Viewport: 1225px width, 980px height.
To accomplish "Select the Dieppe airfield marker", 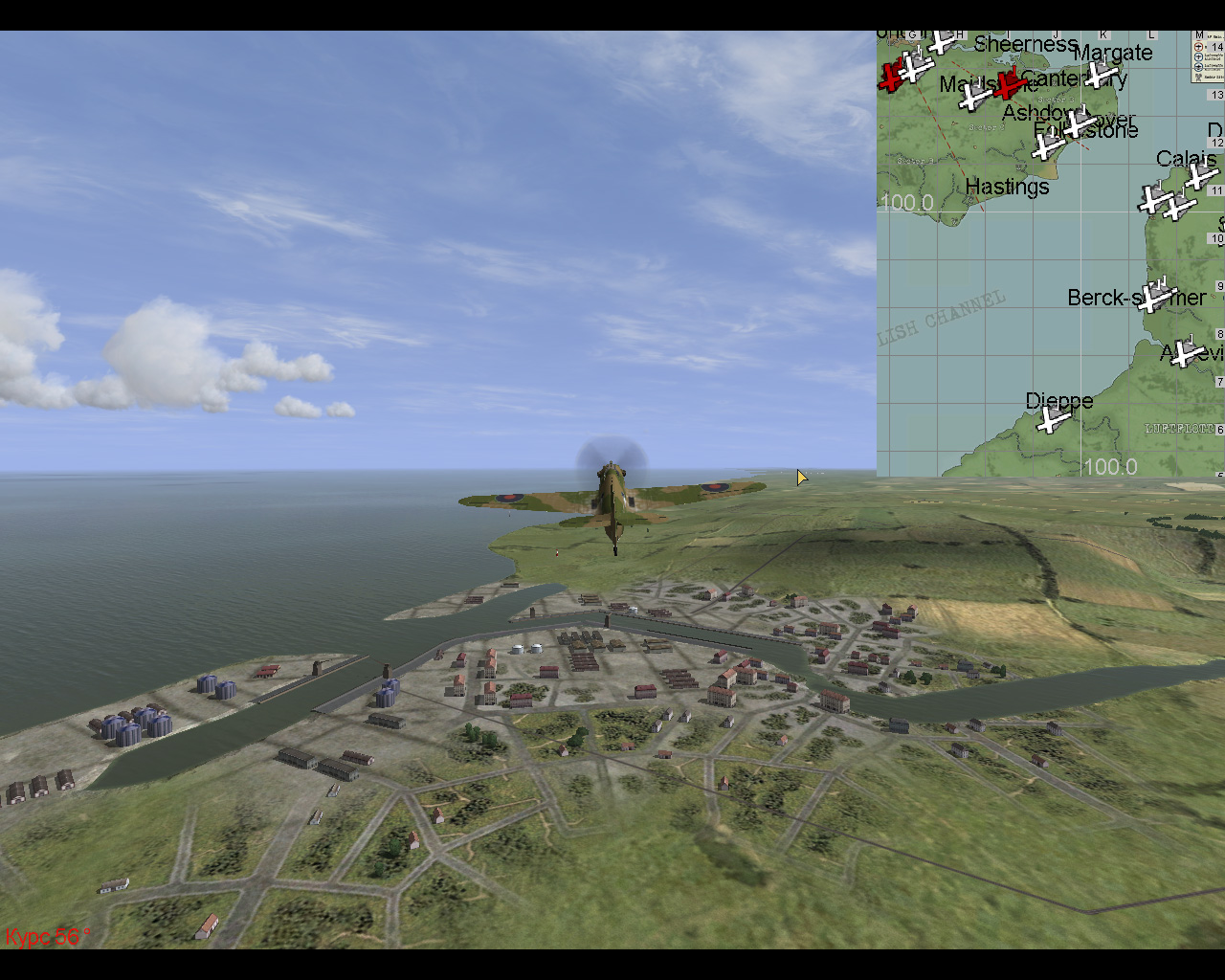I will (1054, 419).
